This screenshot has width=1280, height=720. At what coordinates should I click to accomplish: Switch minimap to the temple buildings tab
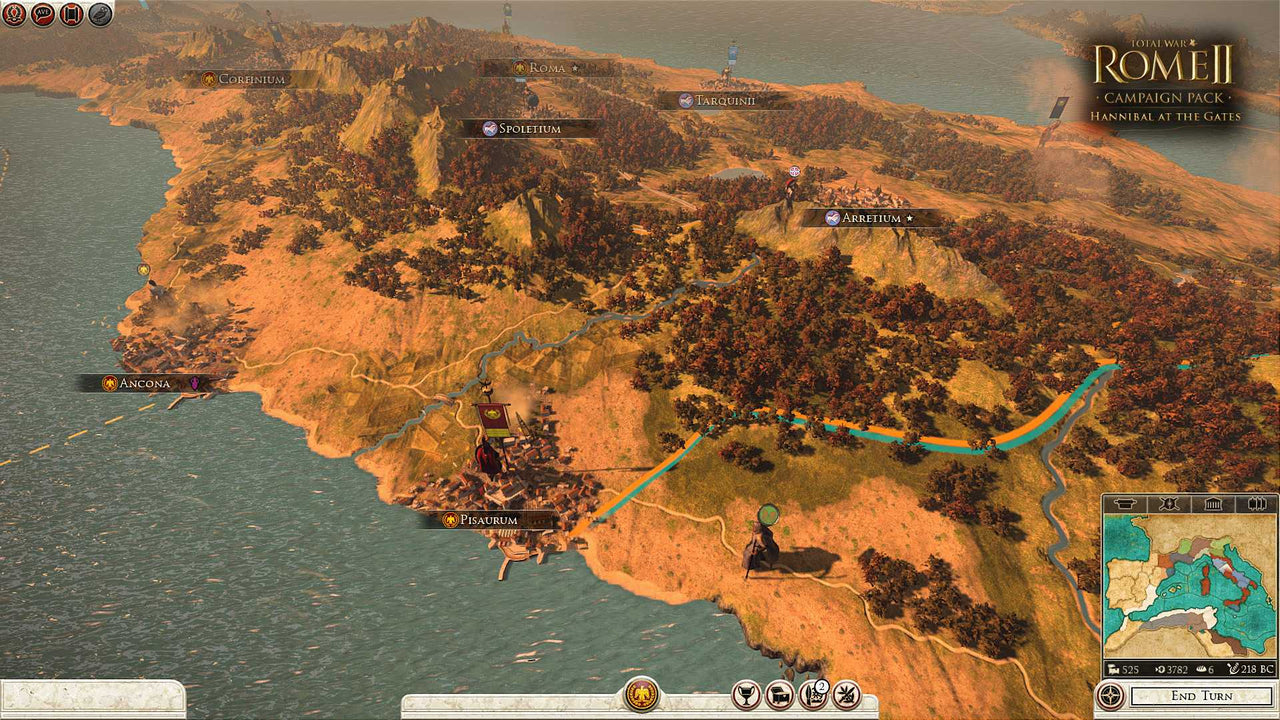(1213, 503)
